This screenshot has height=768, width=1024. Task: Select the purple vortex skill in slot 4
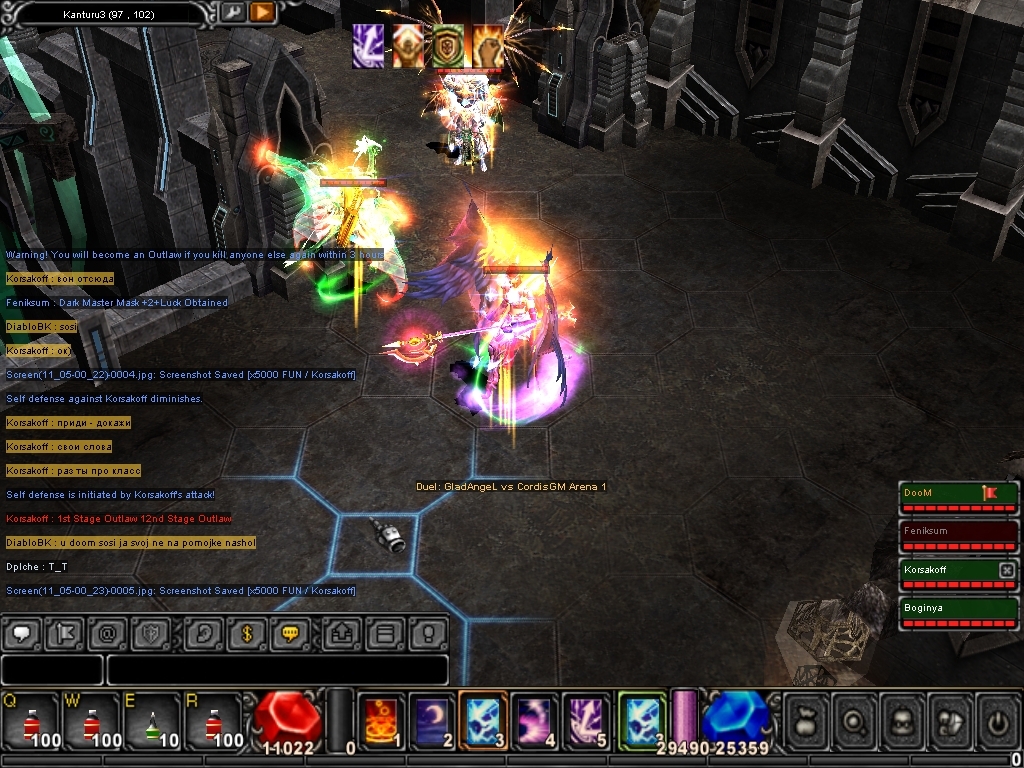pyautogui.click(x=536, y=720)
